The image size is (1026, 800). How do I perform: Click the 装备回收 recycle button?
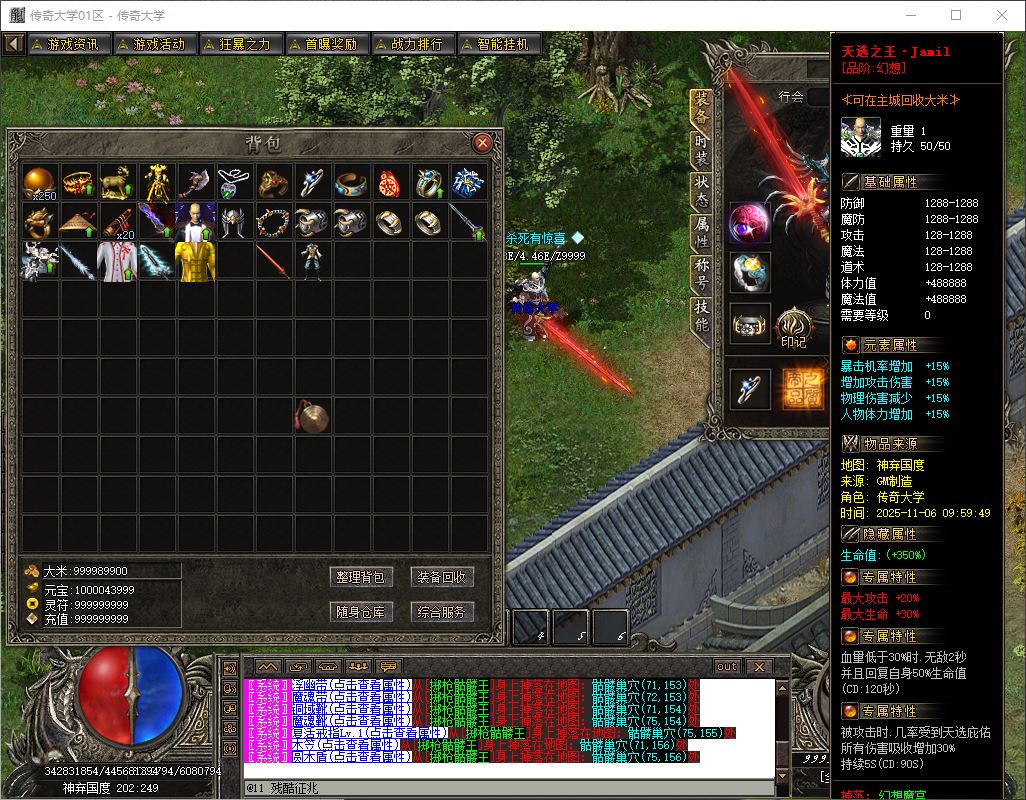pyautogui.click(x=442, y=577)
